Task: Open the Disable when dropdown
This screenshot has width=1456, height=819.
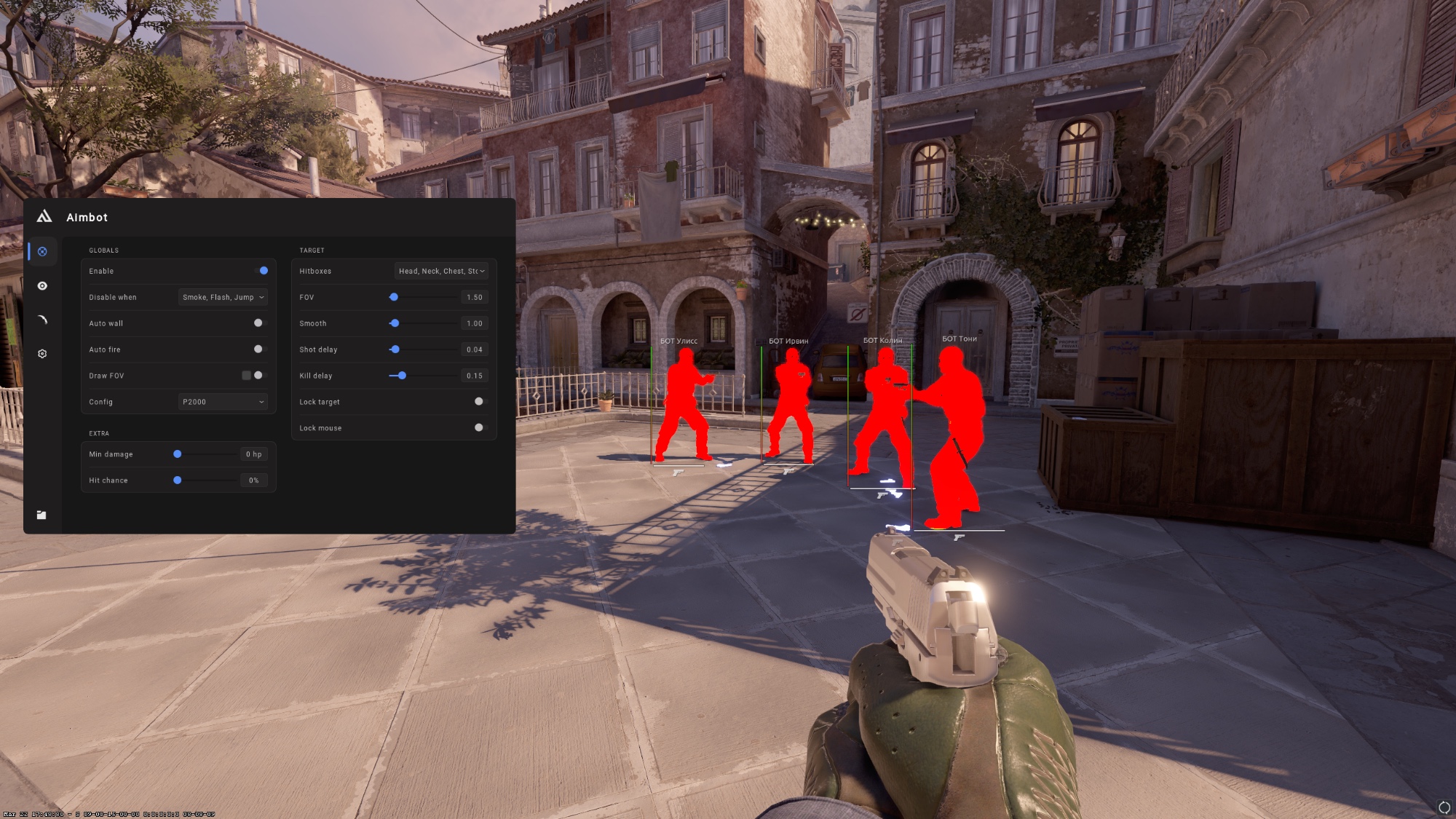Action: (x=222, y=297)
